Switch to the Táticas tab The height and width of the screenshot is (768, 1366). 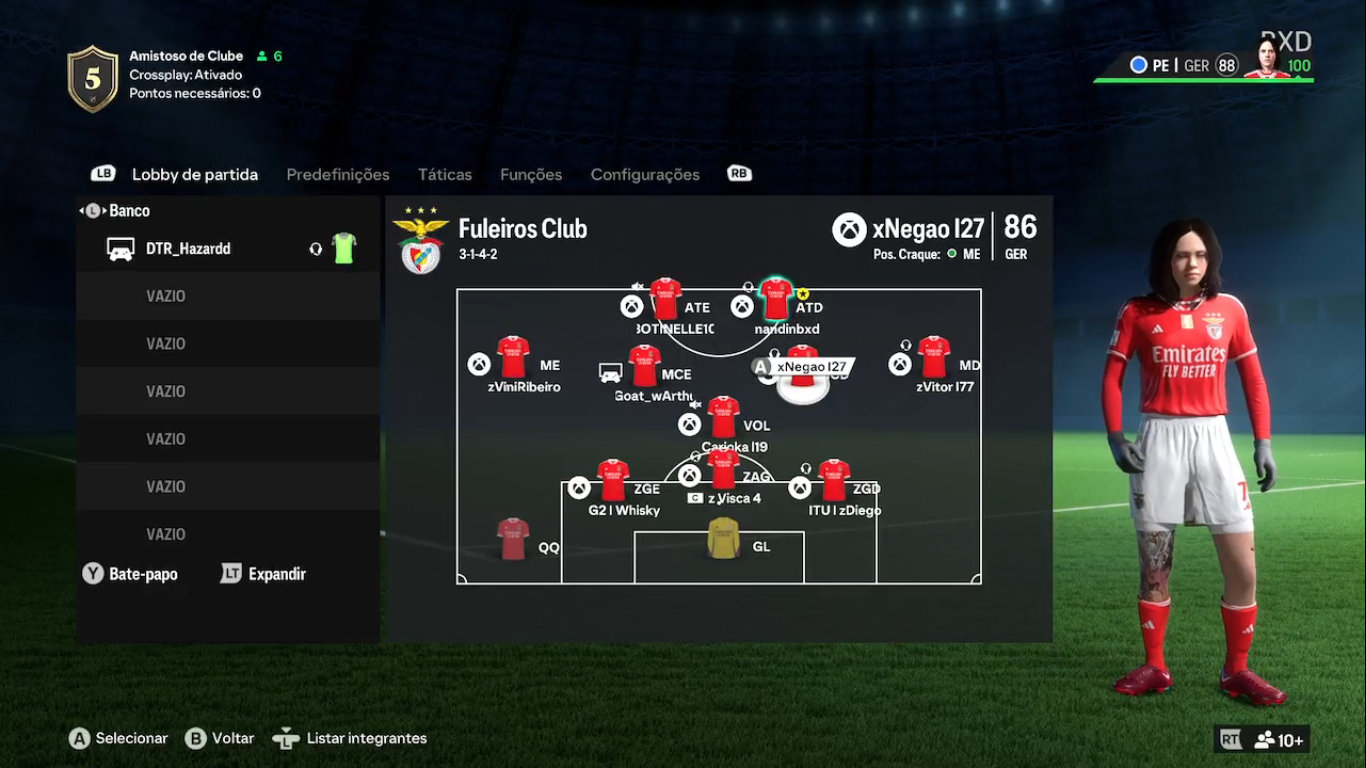click(x=445, y=175)
